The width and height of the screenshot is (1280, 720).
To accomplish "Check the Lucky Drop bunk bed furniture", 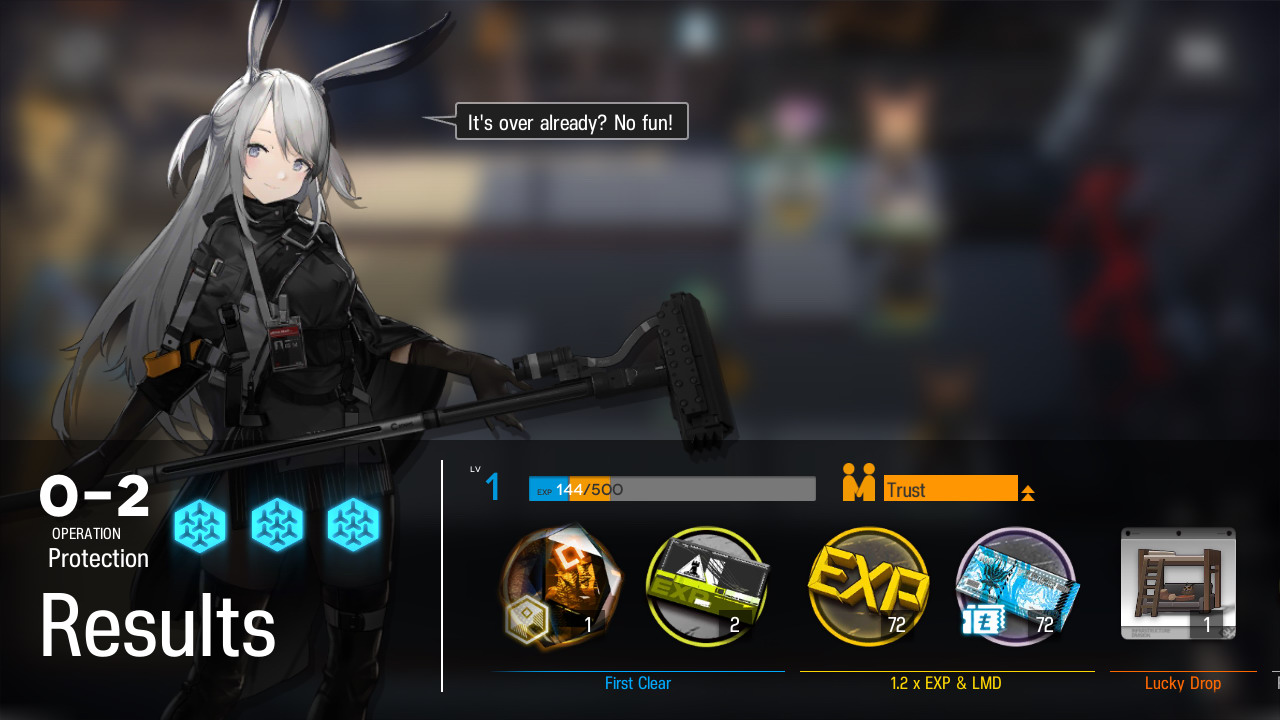I will [x=1178, y=584].
